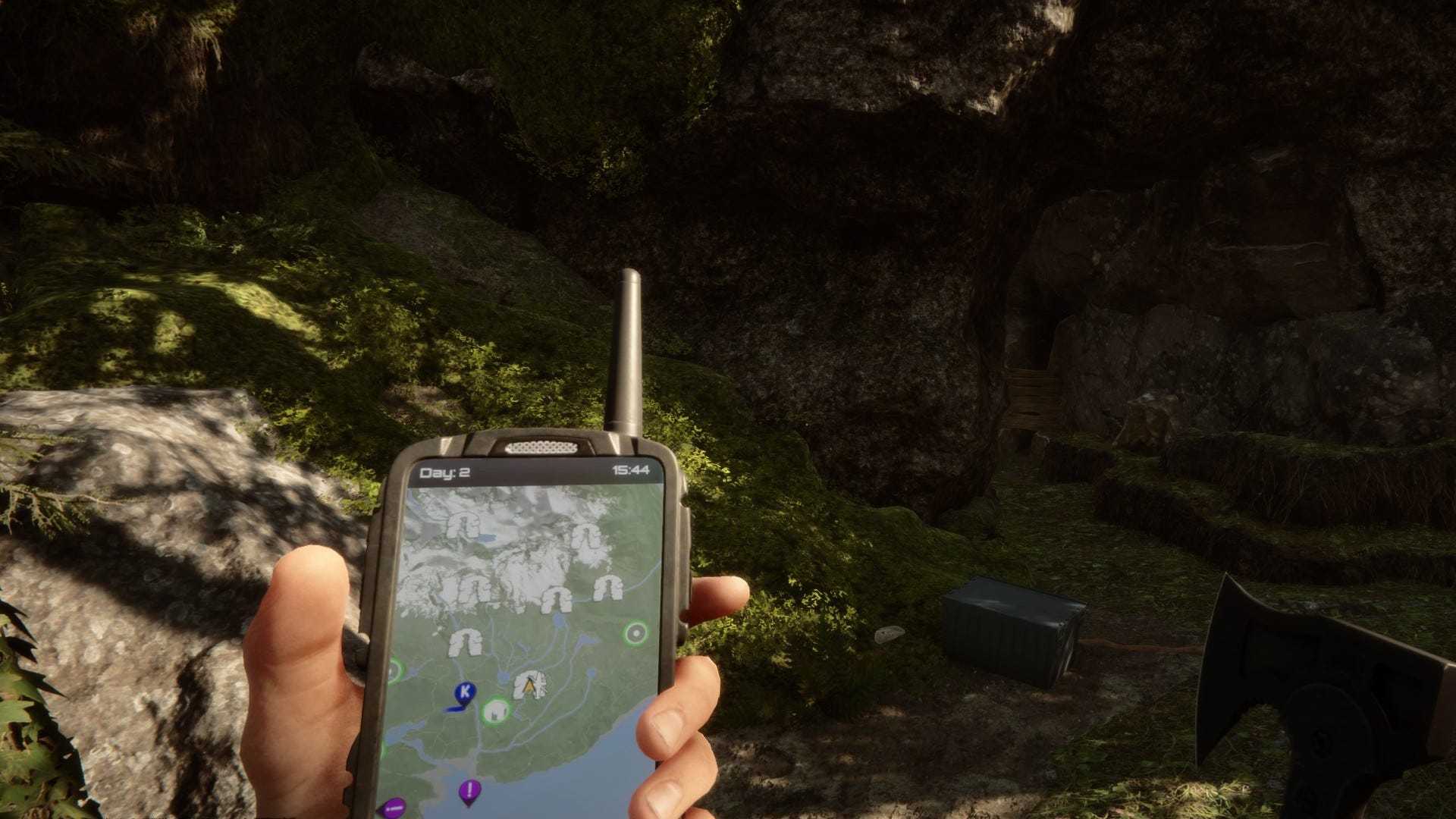Screen dimensions: 1456x819
Task: Click the blue "K" Kelvin marker on the map
Action: (x=464, y=691)
